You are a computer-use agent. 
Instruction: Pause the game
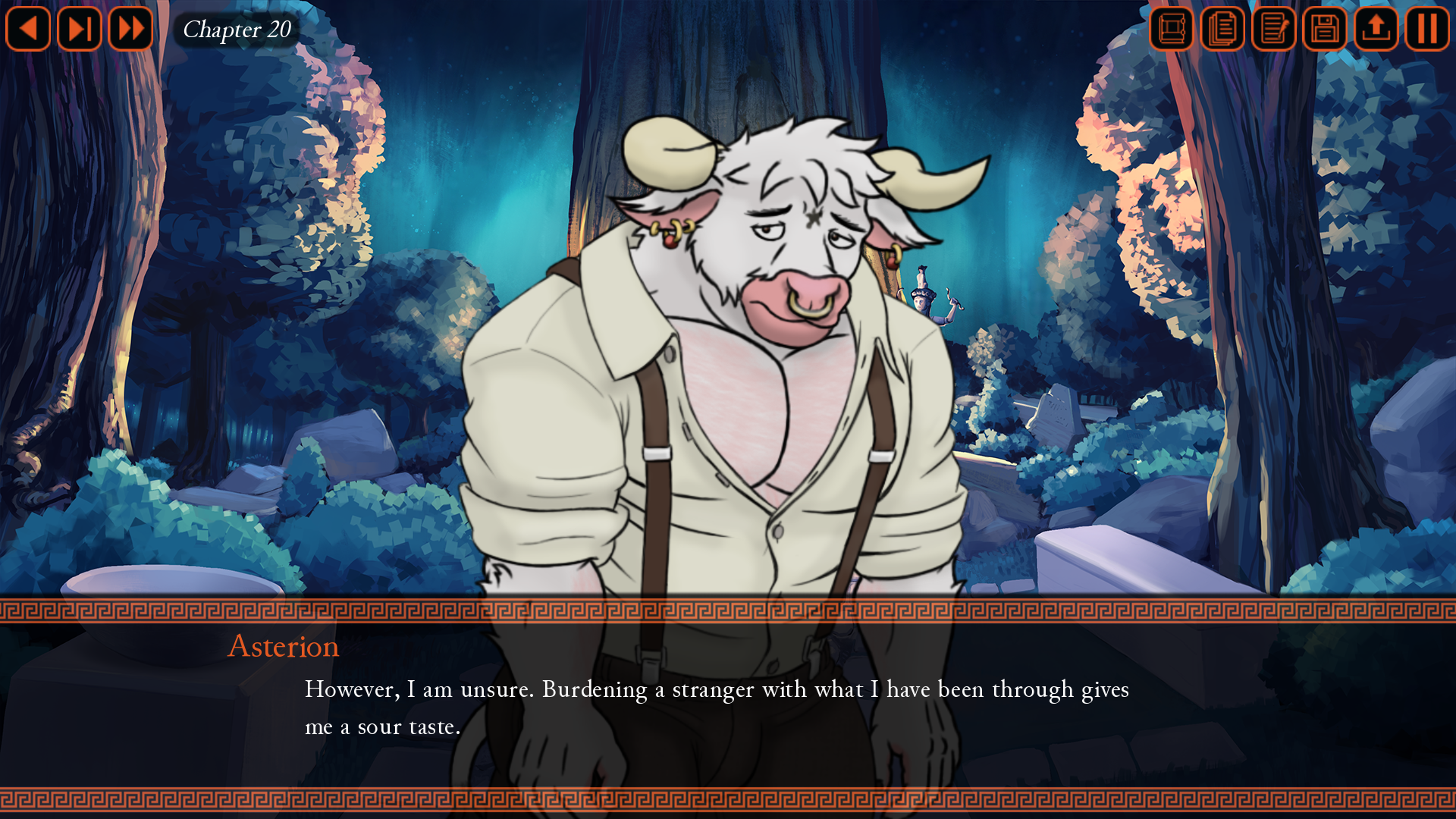click(x=1426, y=29)
